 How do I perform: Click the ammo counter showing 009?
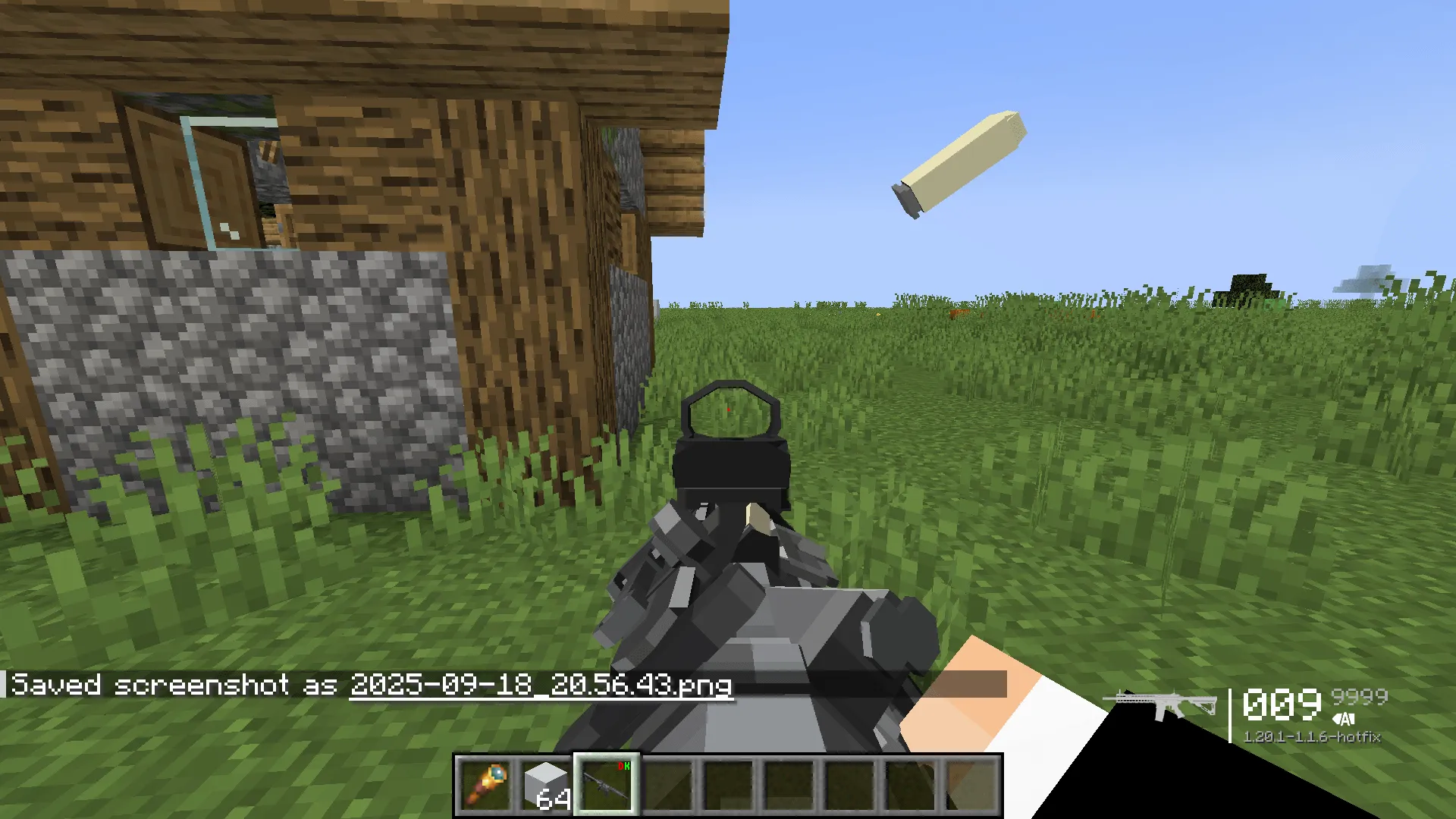[x=1282, y=704]
